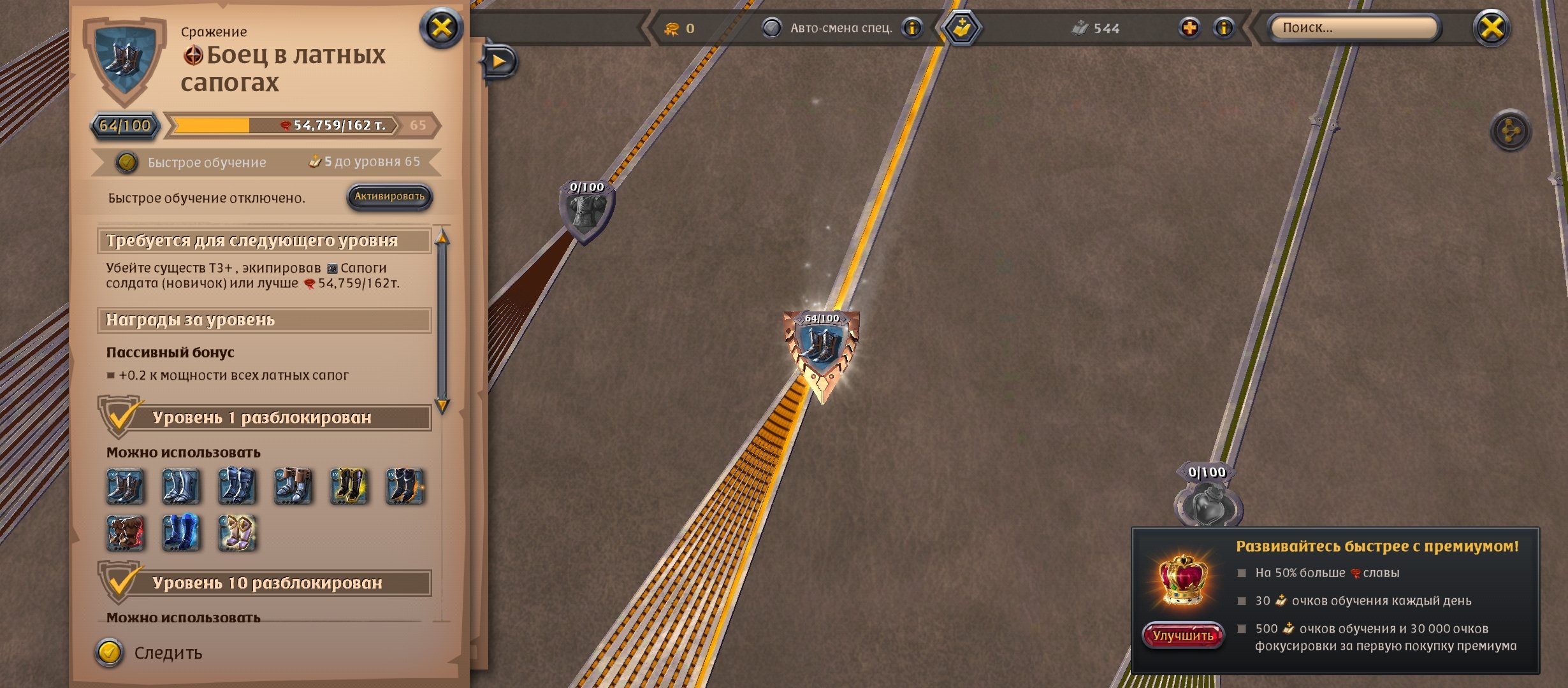Open info next to Авто-смена спец.
1568x688 pixels.
913,28
